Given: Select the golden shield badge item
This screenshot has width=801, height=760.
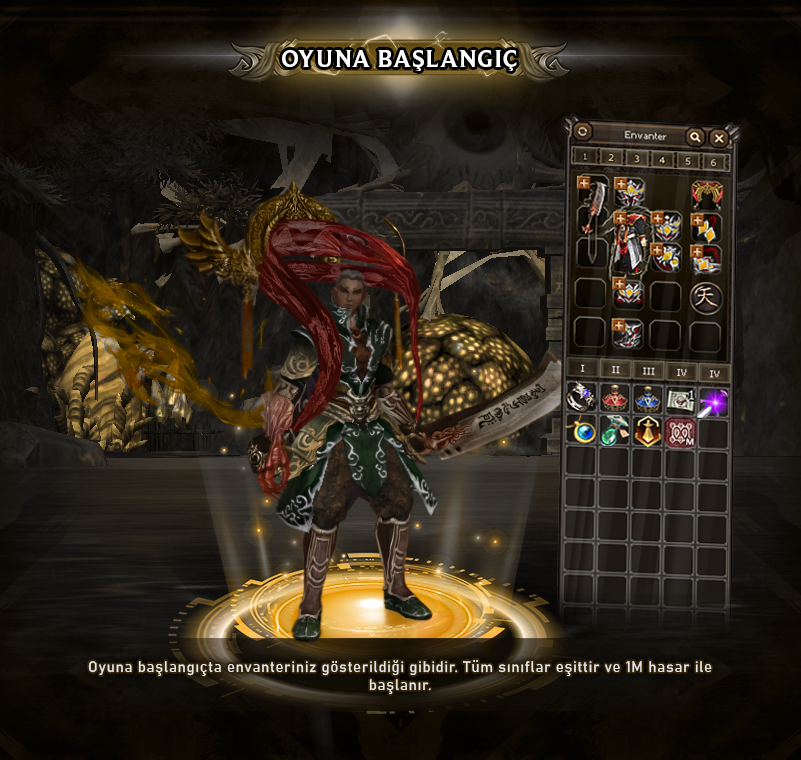Looking at the screenshot, I should [x=647, y=432].
